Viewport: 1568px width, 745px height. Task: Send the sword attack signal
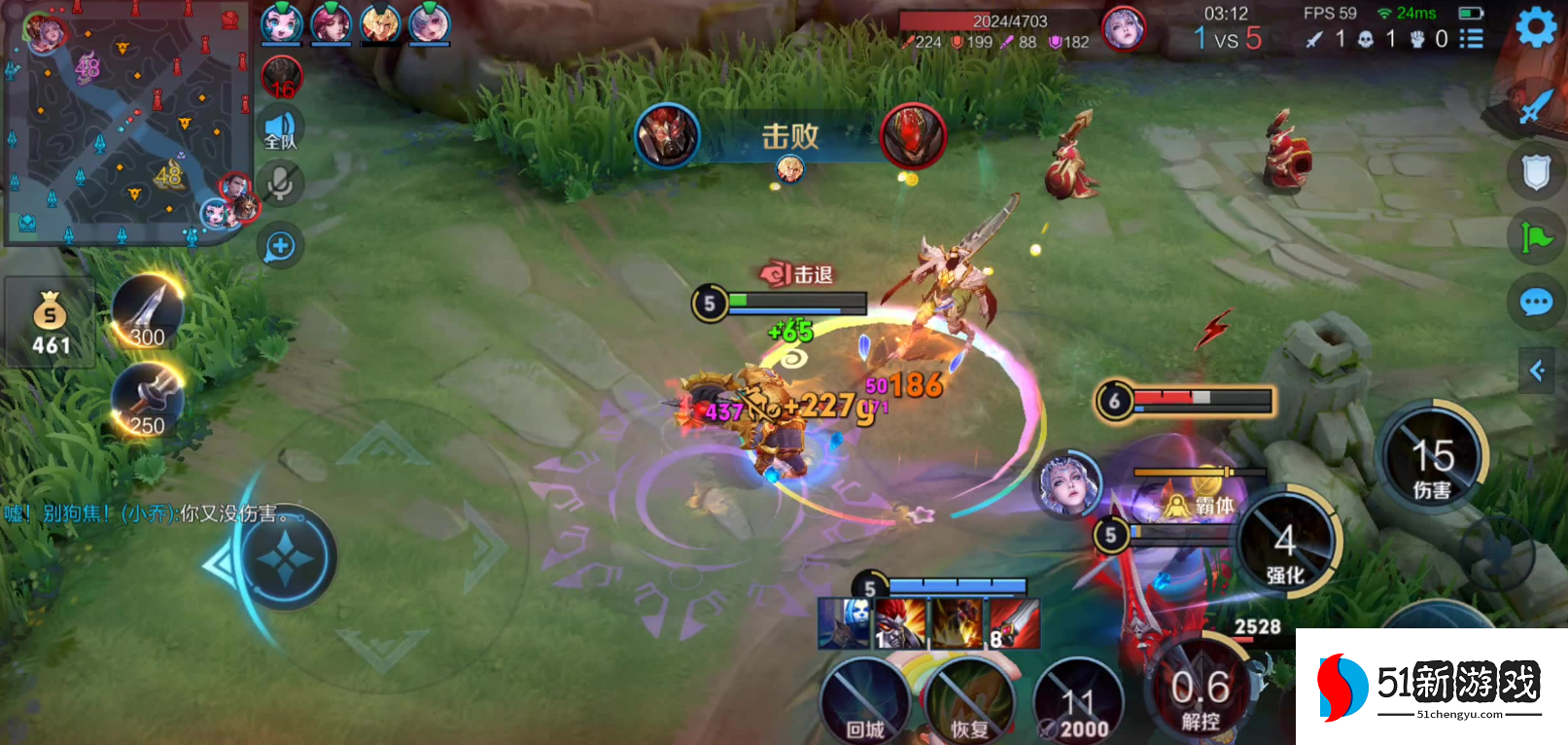tap(1534, 105)
